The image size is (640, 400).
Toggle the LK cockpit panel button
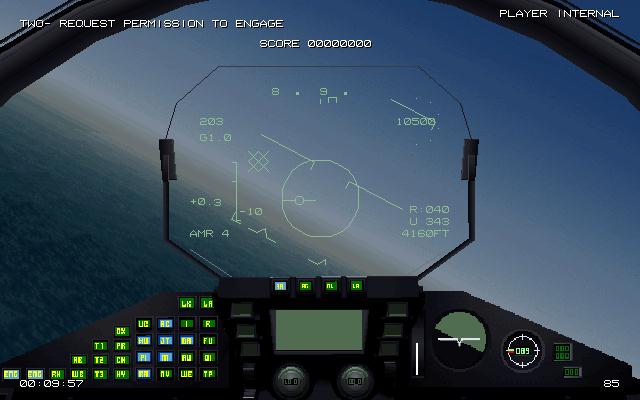(187, 303)
